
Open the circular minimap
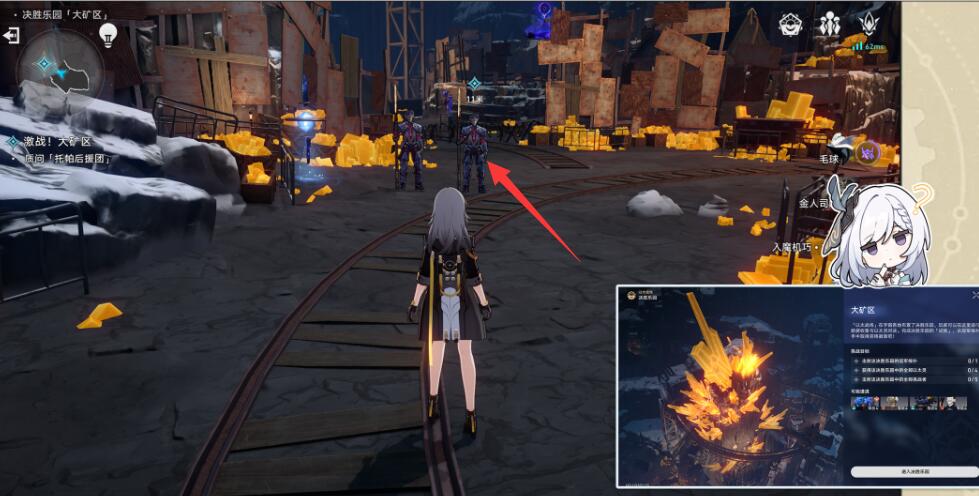pyautogui.click(x=60, y=68)
